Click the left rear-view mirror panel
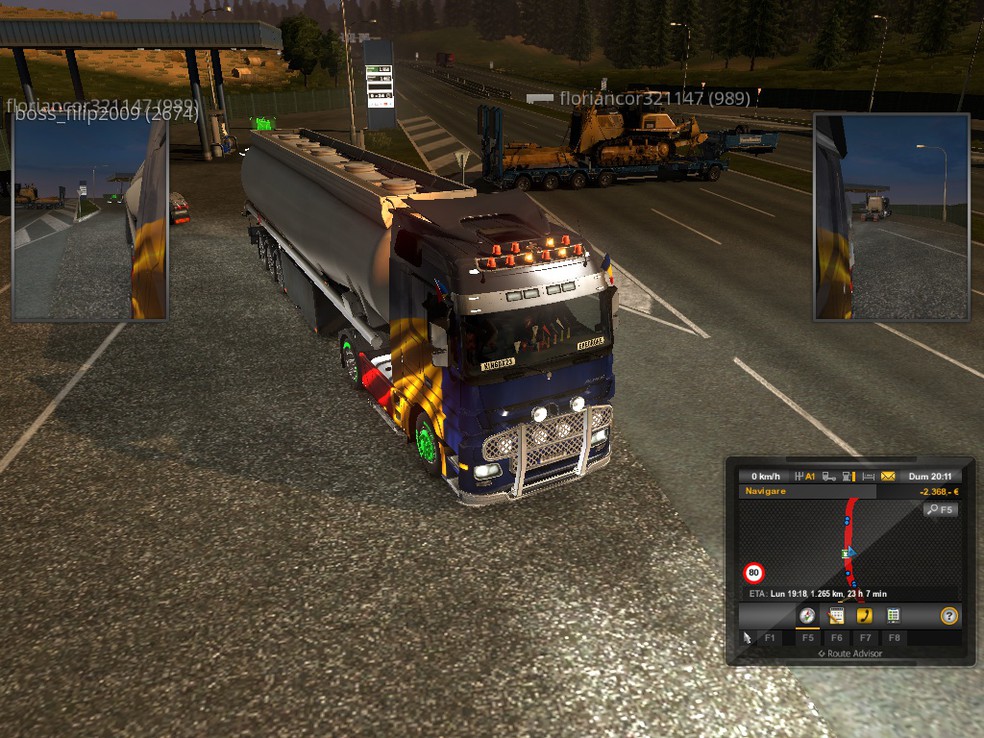Screen dimensions: 984x738 (89, 219)
